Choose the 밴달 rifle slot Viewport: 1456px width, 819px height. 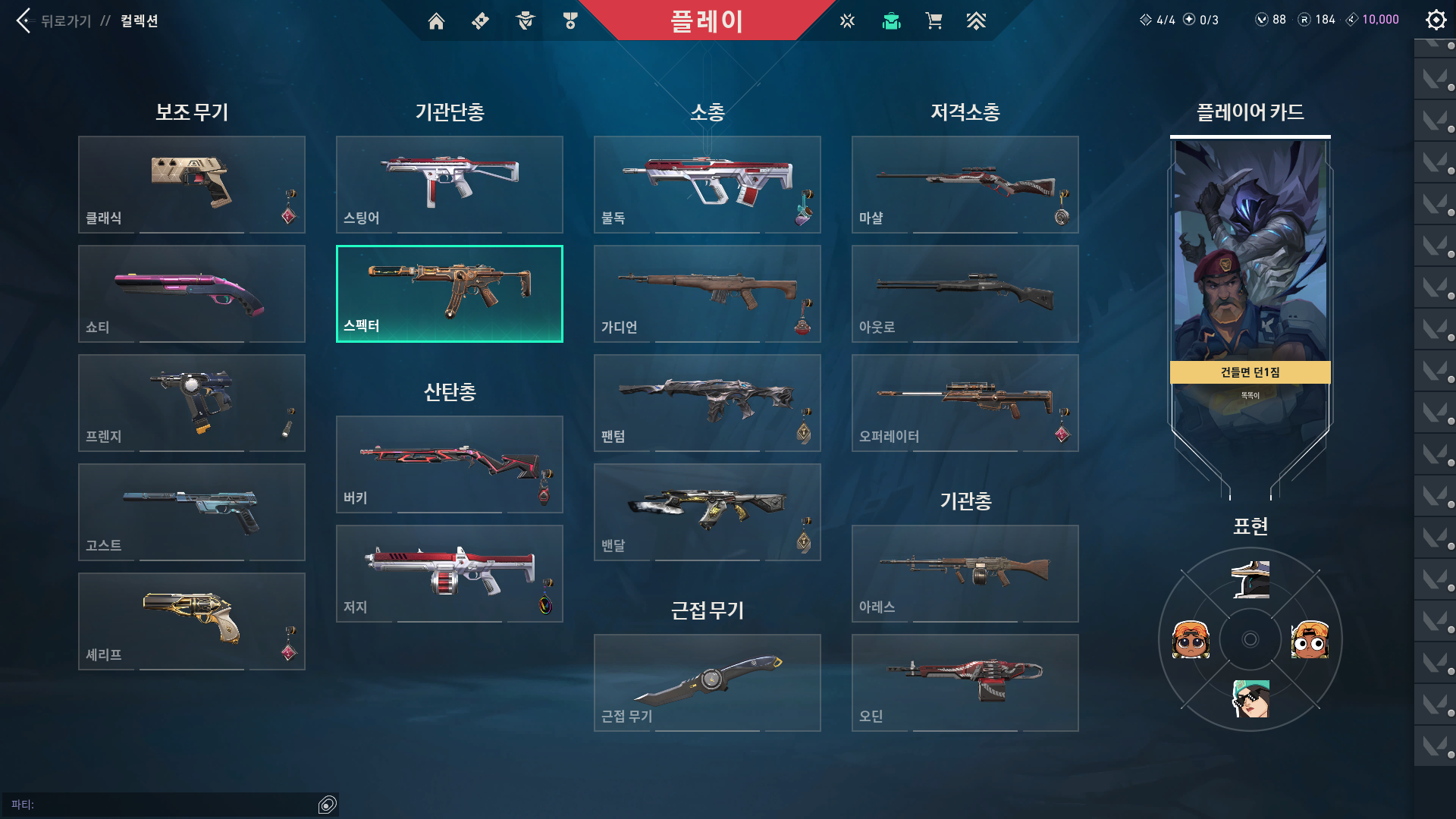tap(708, 512)
